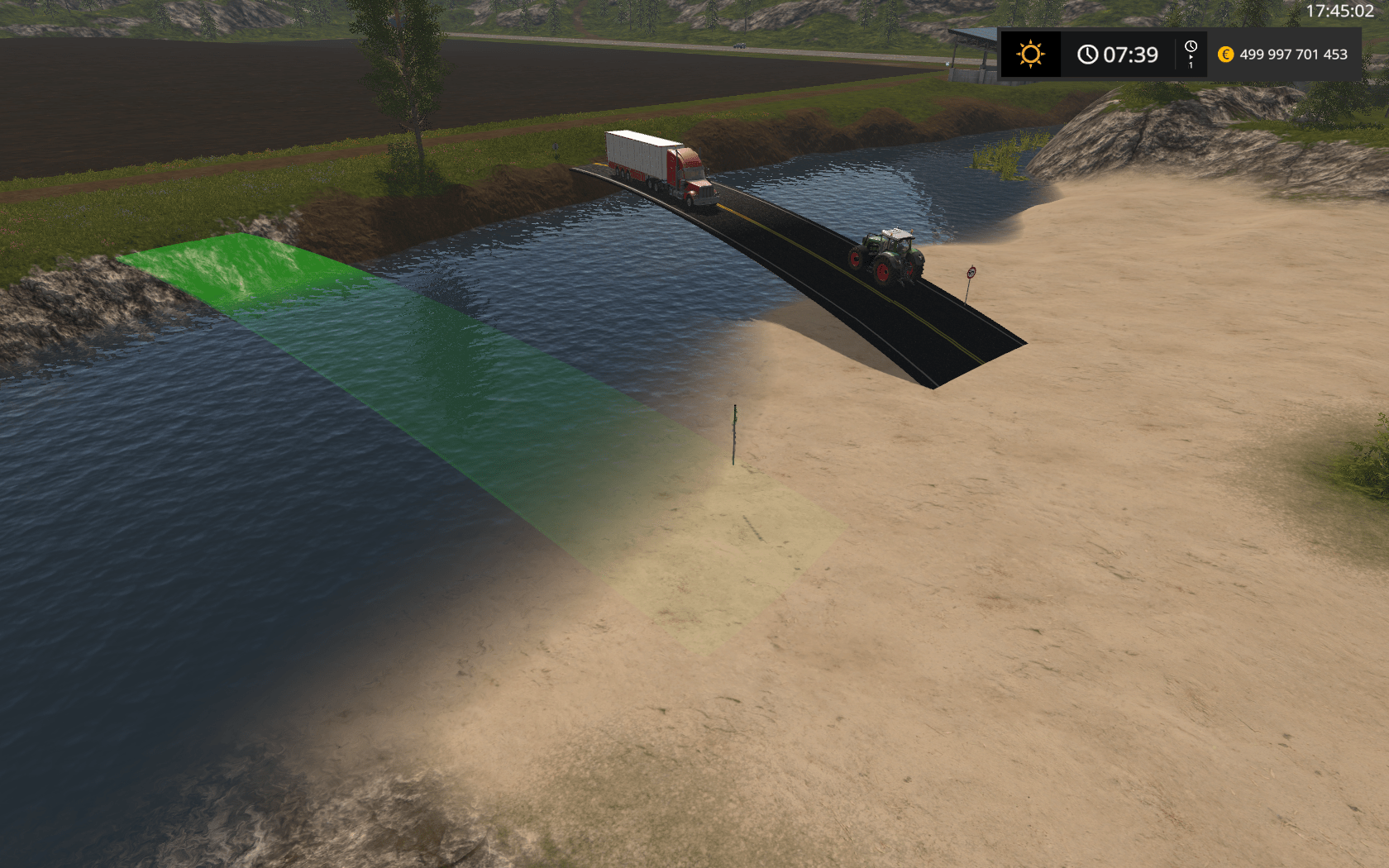The height and width of the screenshot is (868, 1389).
Task: Toggle the weather display panel
Action: [x=1030, y=55]
